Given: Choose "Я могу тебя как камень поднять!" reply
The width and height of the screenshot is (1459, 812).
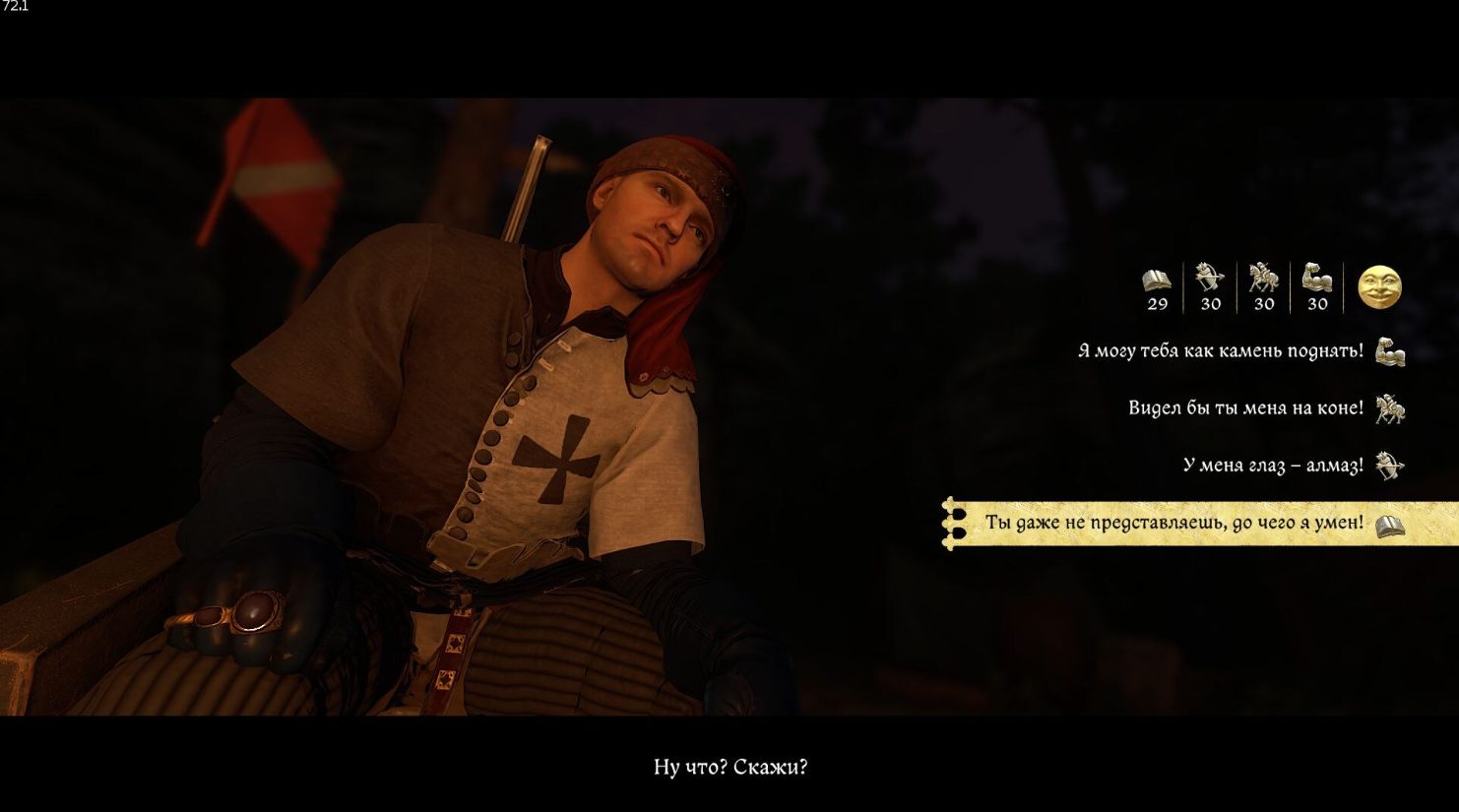Looking at the screenshot, I should pyautogui.click(x=1220, y=351).
